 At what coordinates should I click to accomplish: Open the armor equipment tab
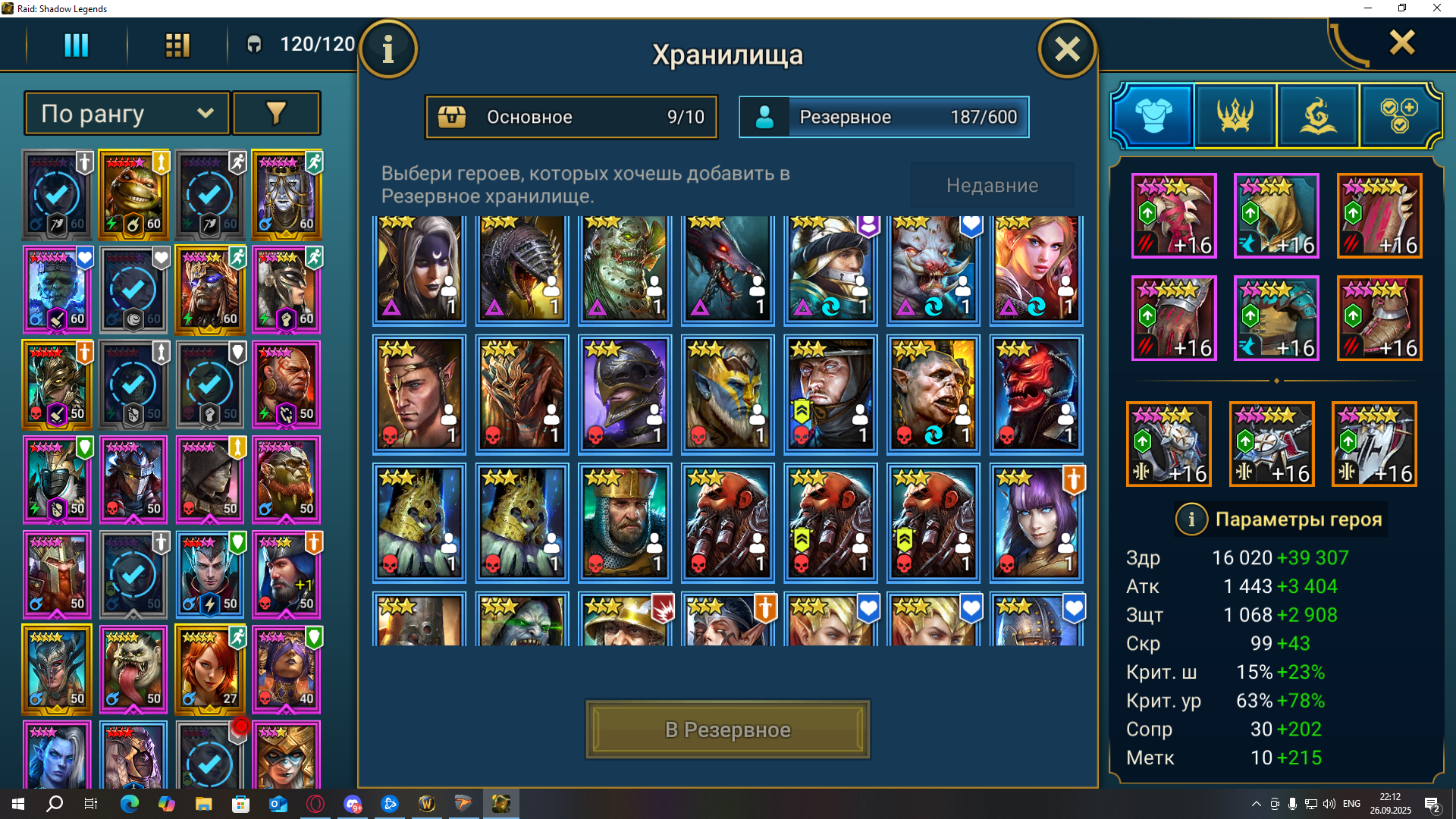pos(1153,115)
